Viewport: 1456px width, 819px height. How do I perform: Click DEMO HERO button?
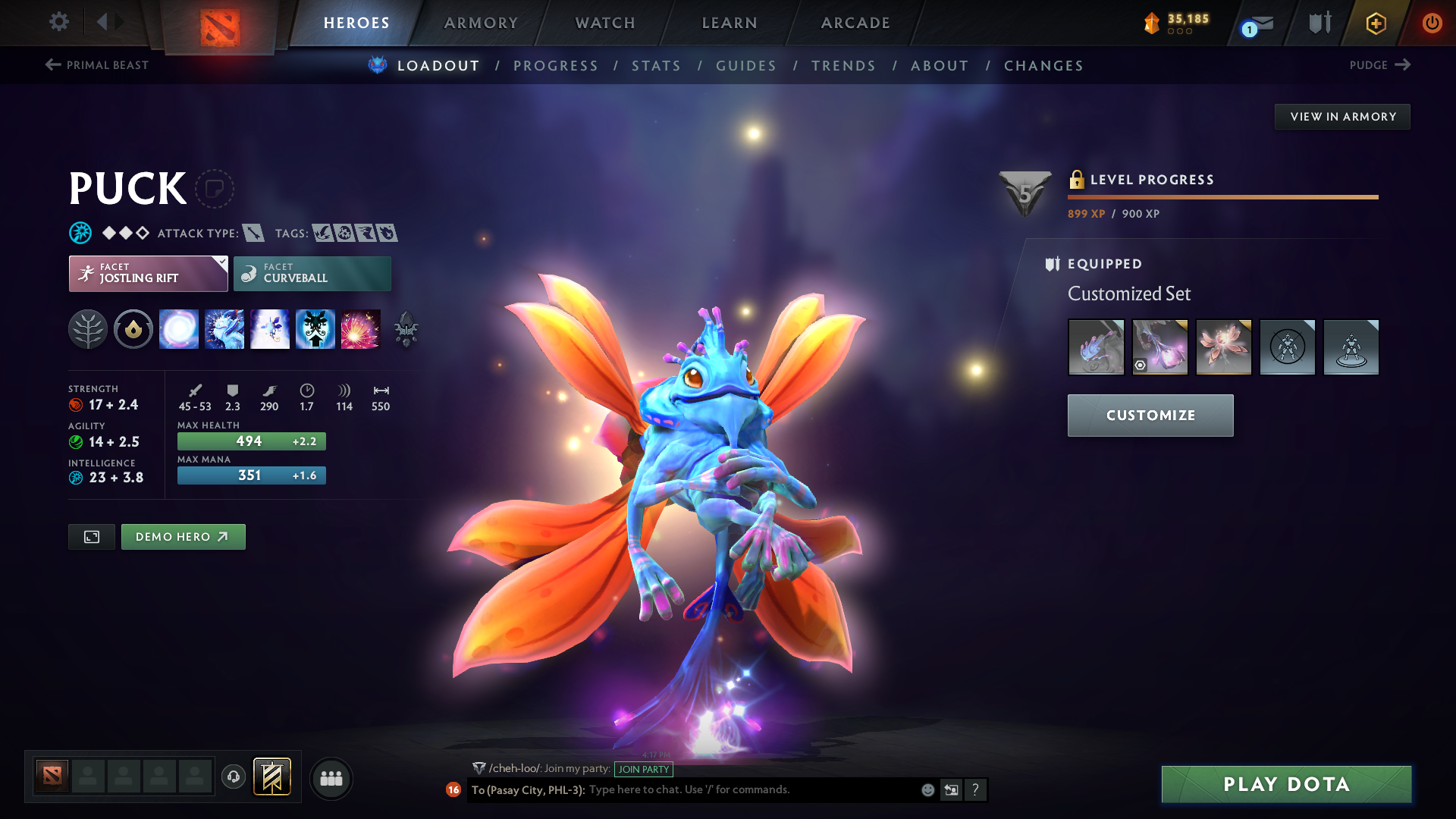[x=183, y=536]
